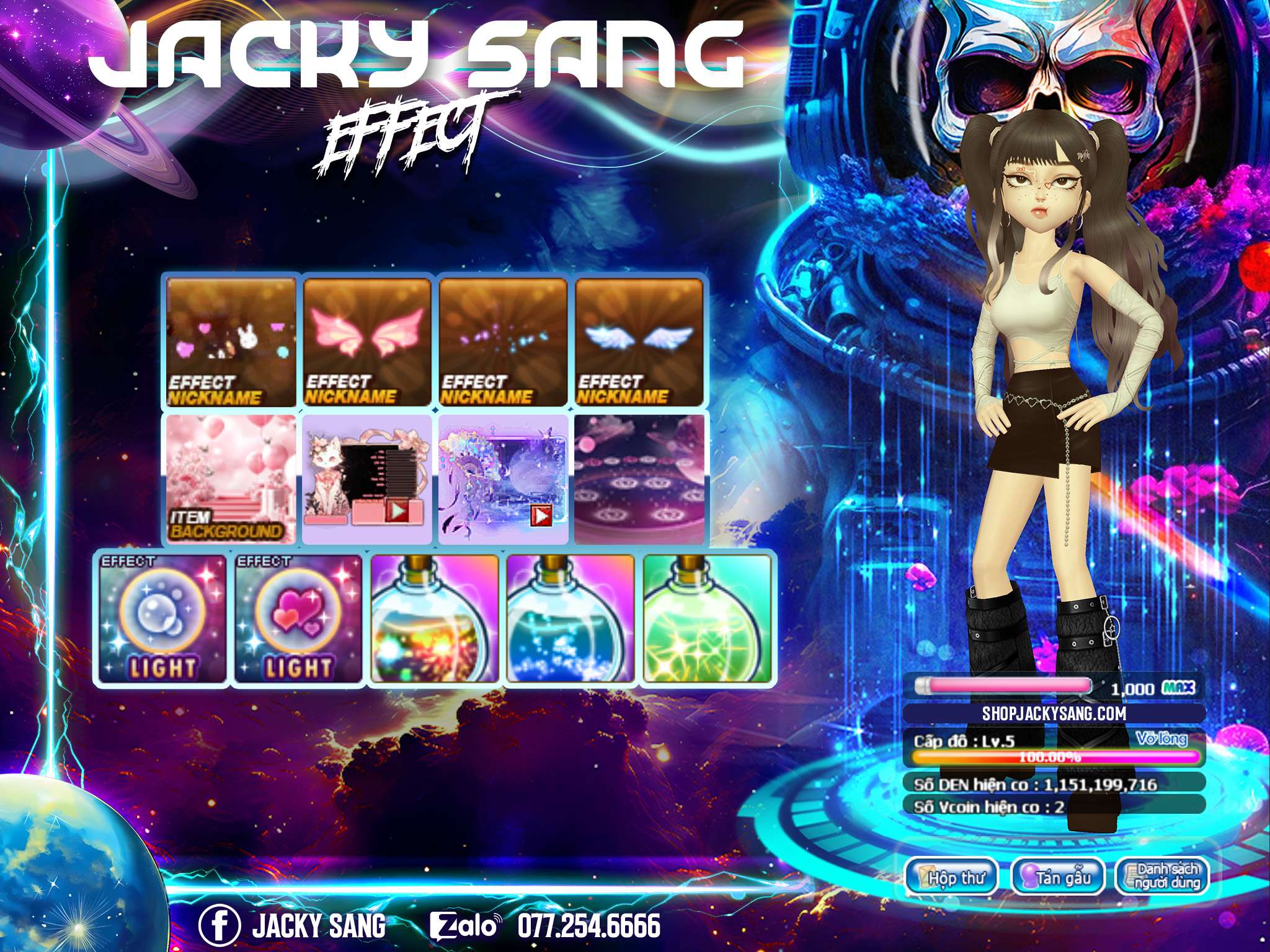Select the bunny hearts nickname effect
Screen dimensions: 1270x952
[231, 342]
